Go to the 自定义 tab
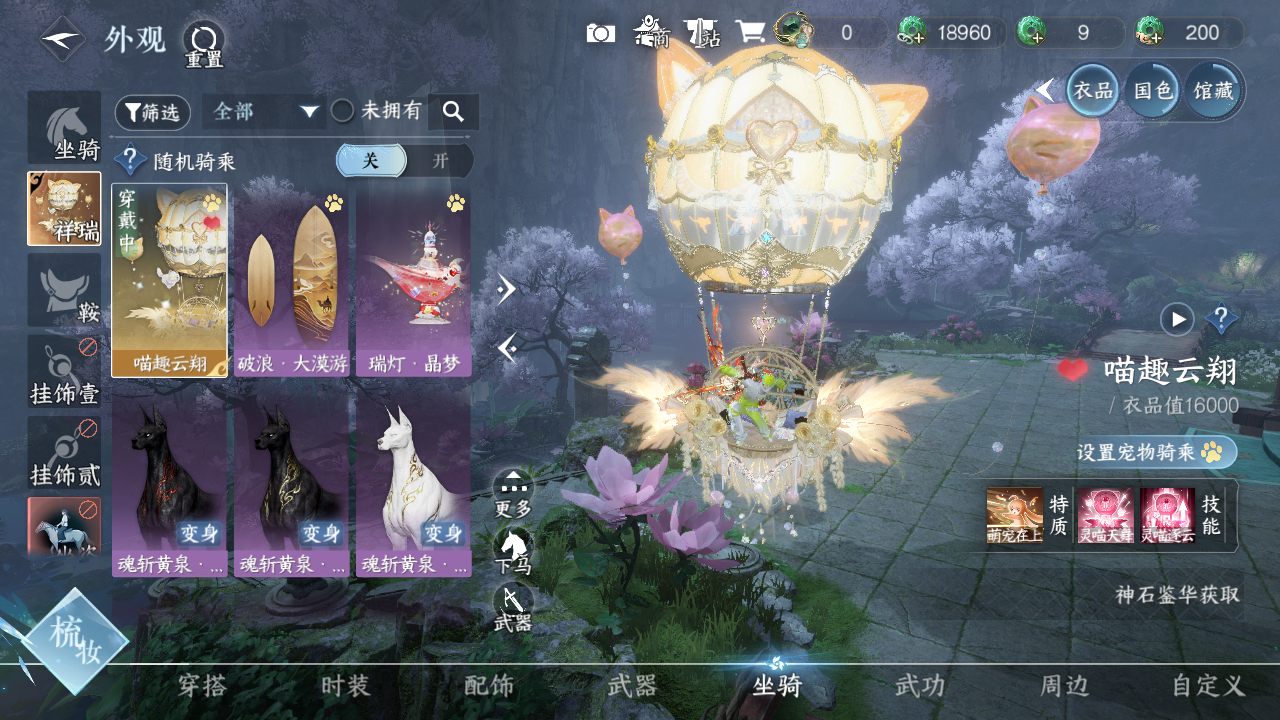This screenshot has width=1280, height=720. (1208, 686)
